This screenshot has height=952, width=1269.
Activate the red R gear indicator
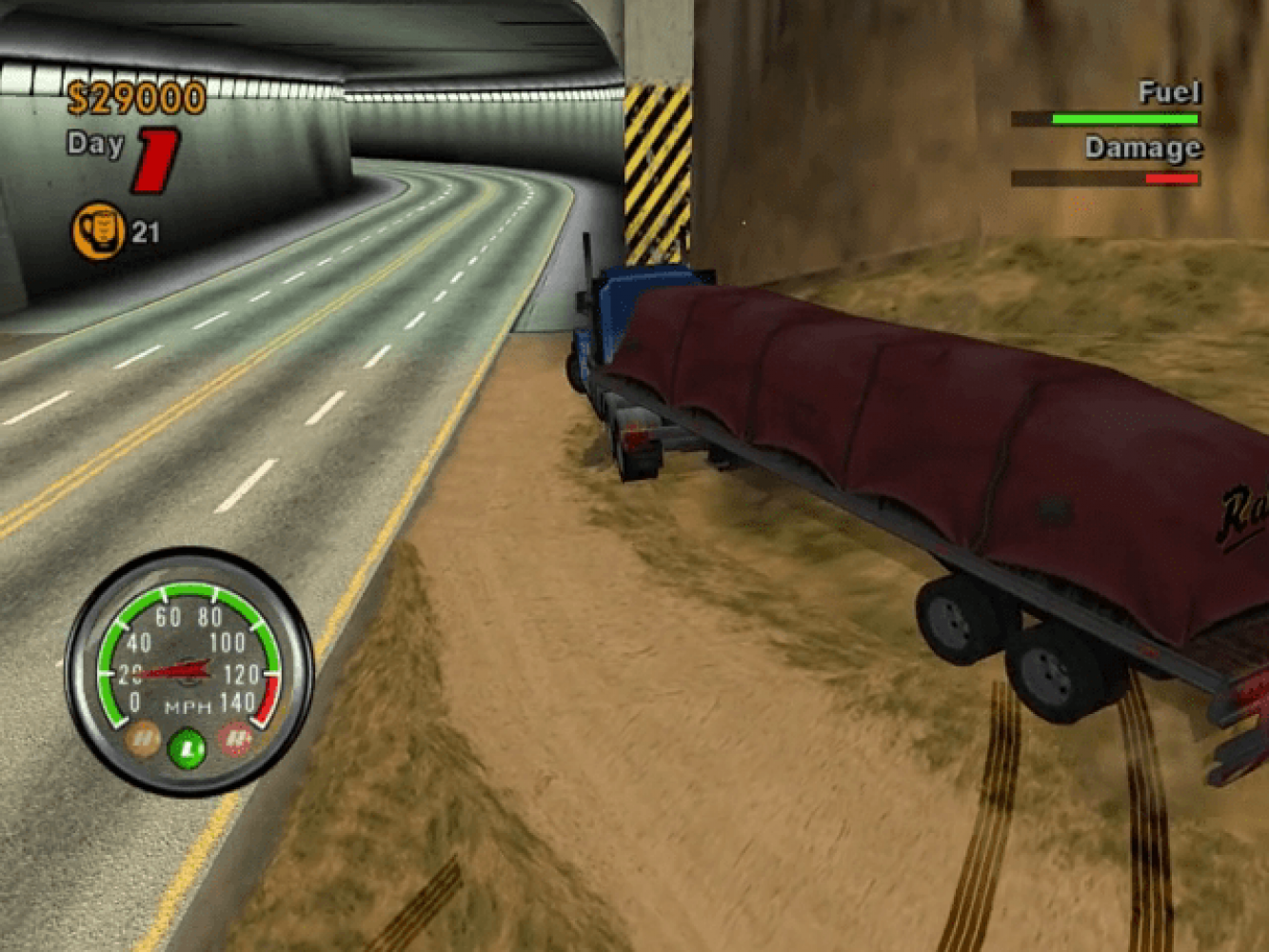click(235, 738)
